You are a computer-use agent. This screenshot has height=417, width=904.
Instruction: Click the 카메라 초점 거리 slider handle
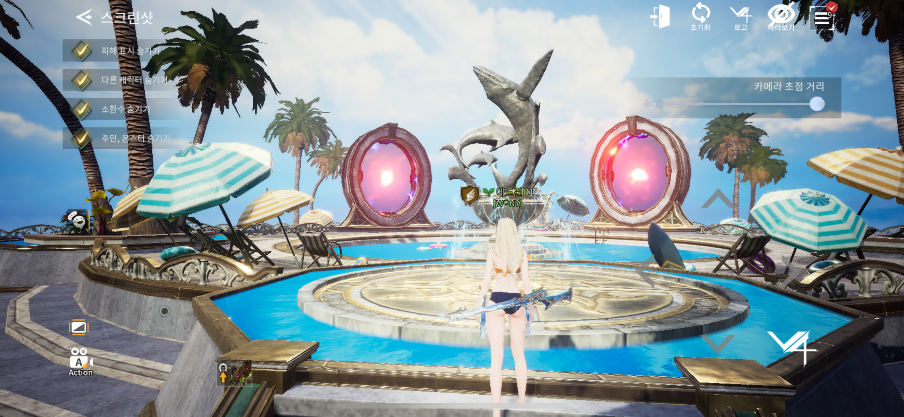click(x=817, y=104)
